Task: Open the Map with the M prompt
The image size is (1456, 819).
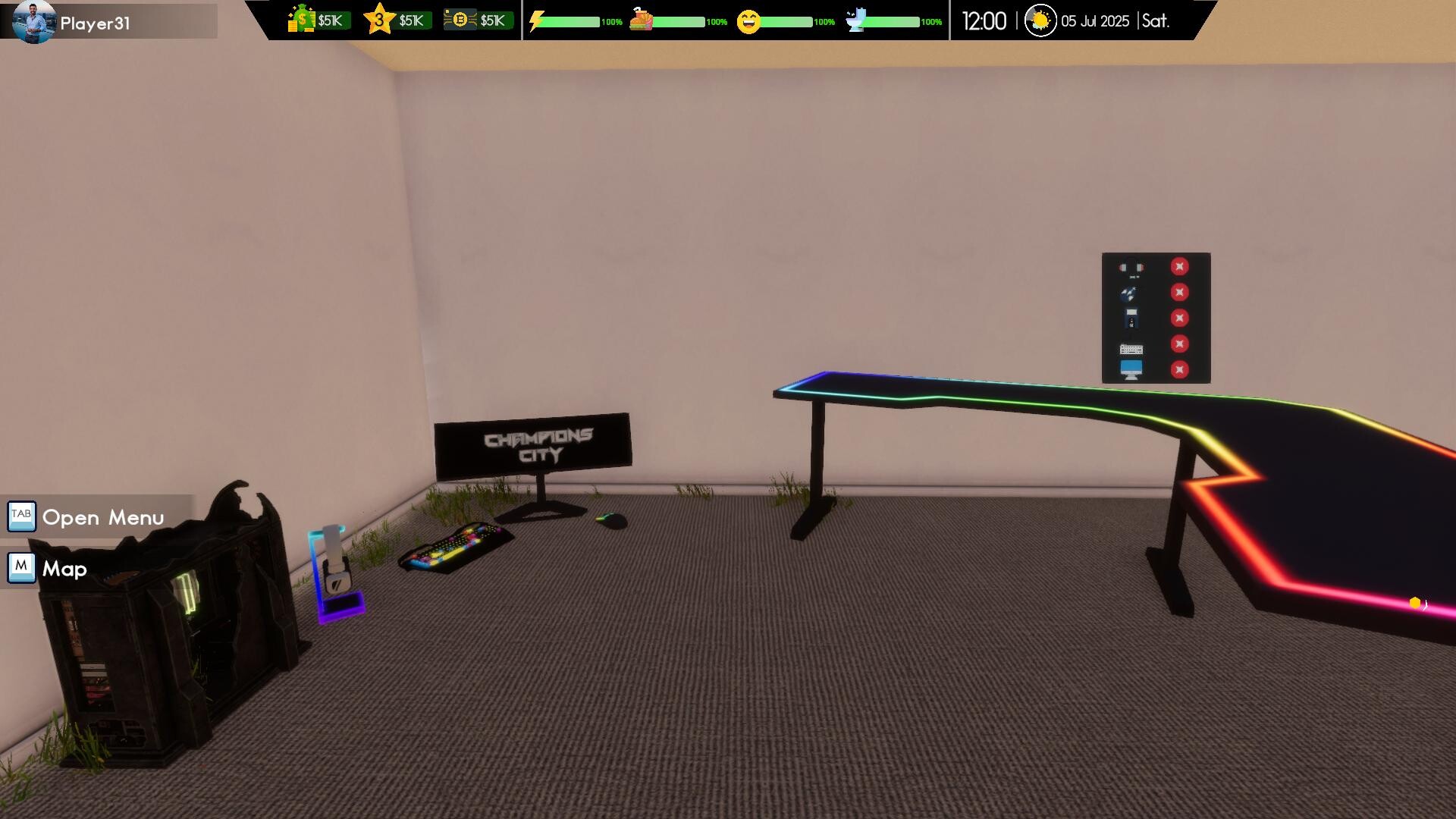Action: tap(21, 568)
